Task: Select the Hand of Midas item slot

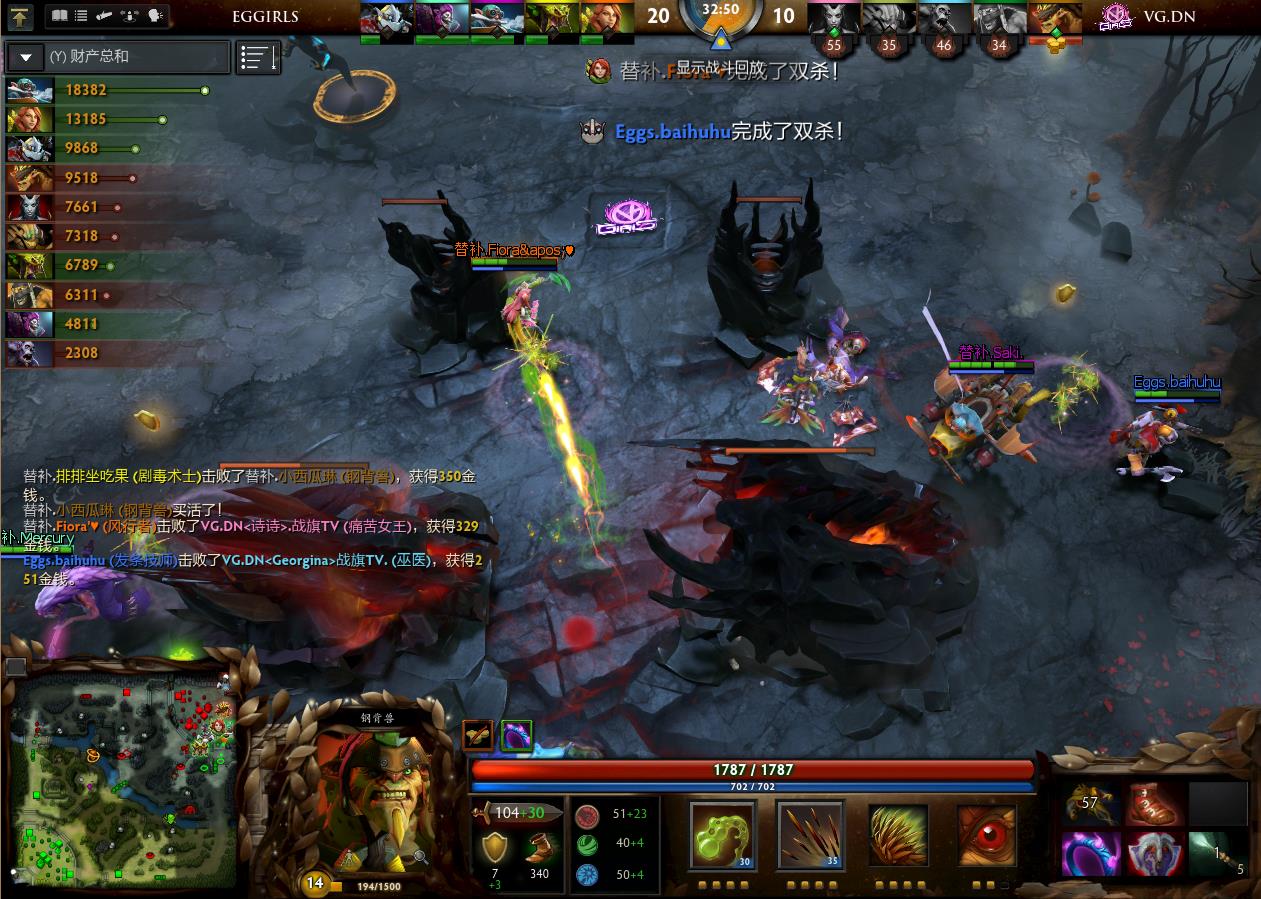Action: 1090,804
